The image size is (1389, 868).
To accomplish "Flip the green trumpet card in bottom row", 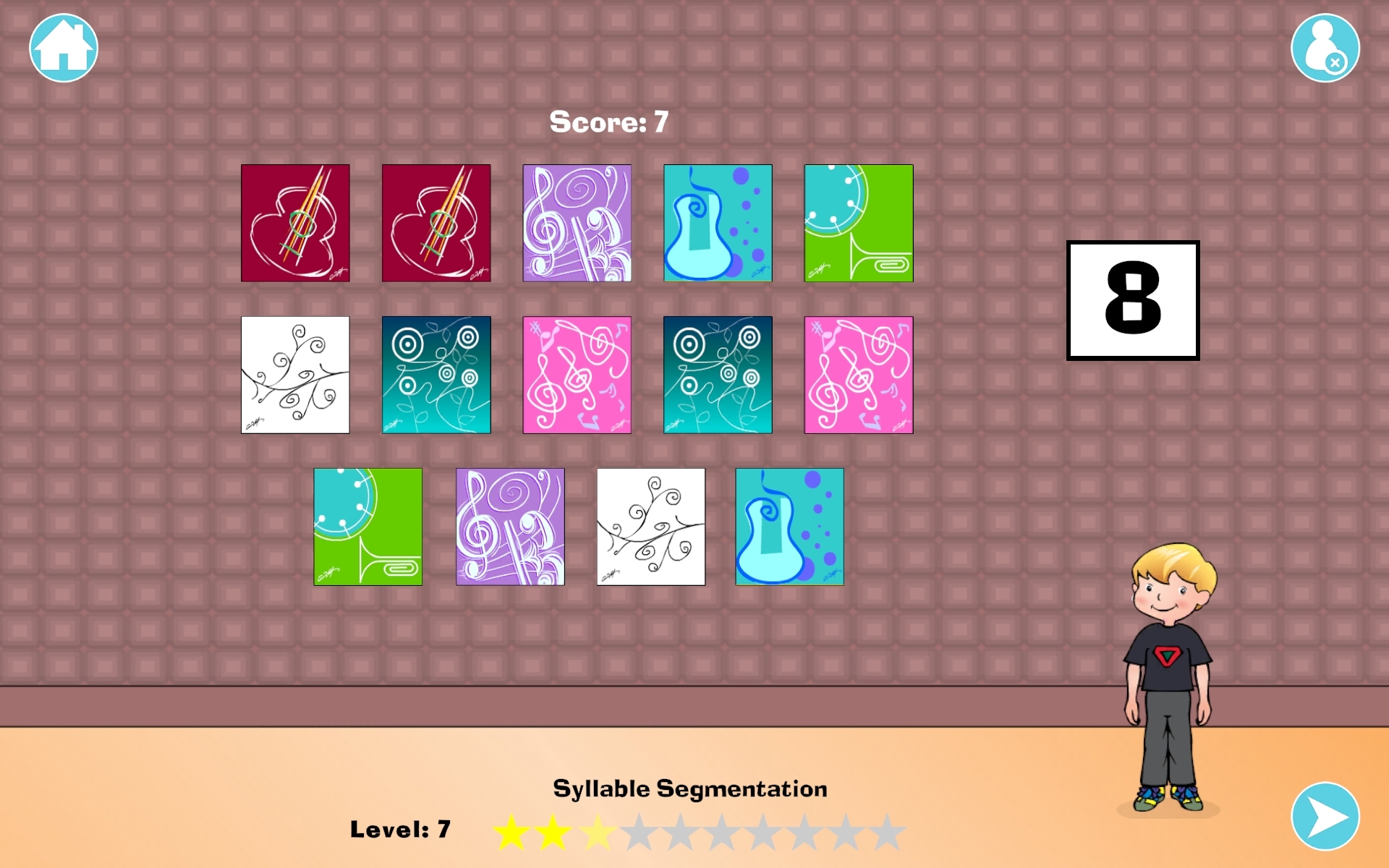I will pyautogui.click(x=368, y=527).
